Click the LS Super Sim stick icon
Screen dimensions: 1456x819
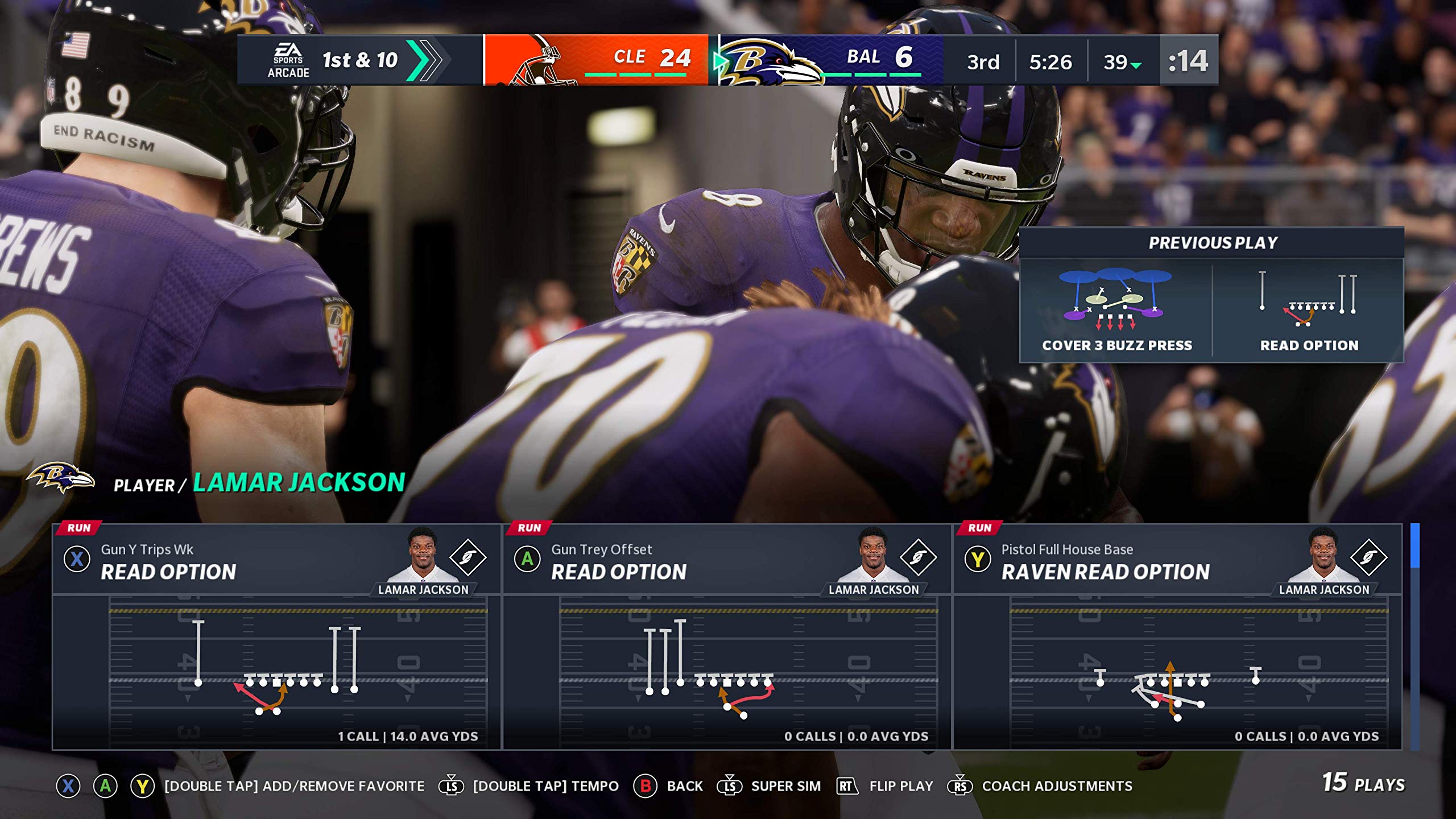click(x=730, y=786)
